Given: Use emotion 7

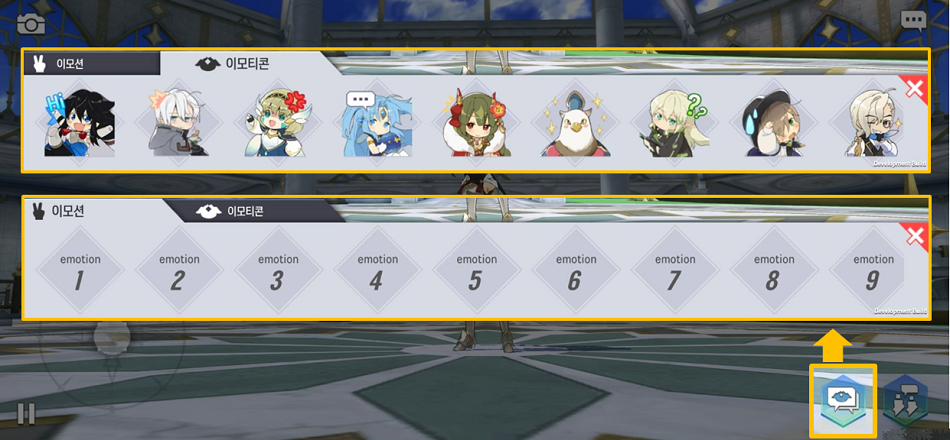Looking at the screenshot, I should click(x=674, y=272).
